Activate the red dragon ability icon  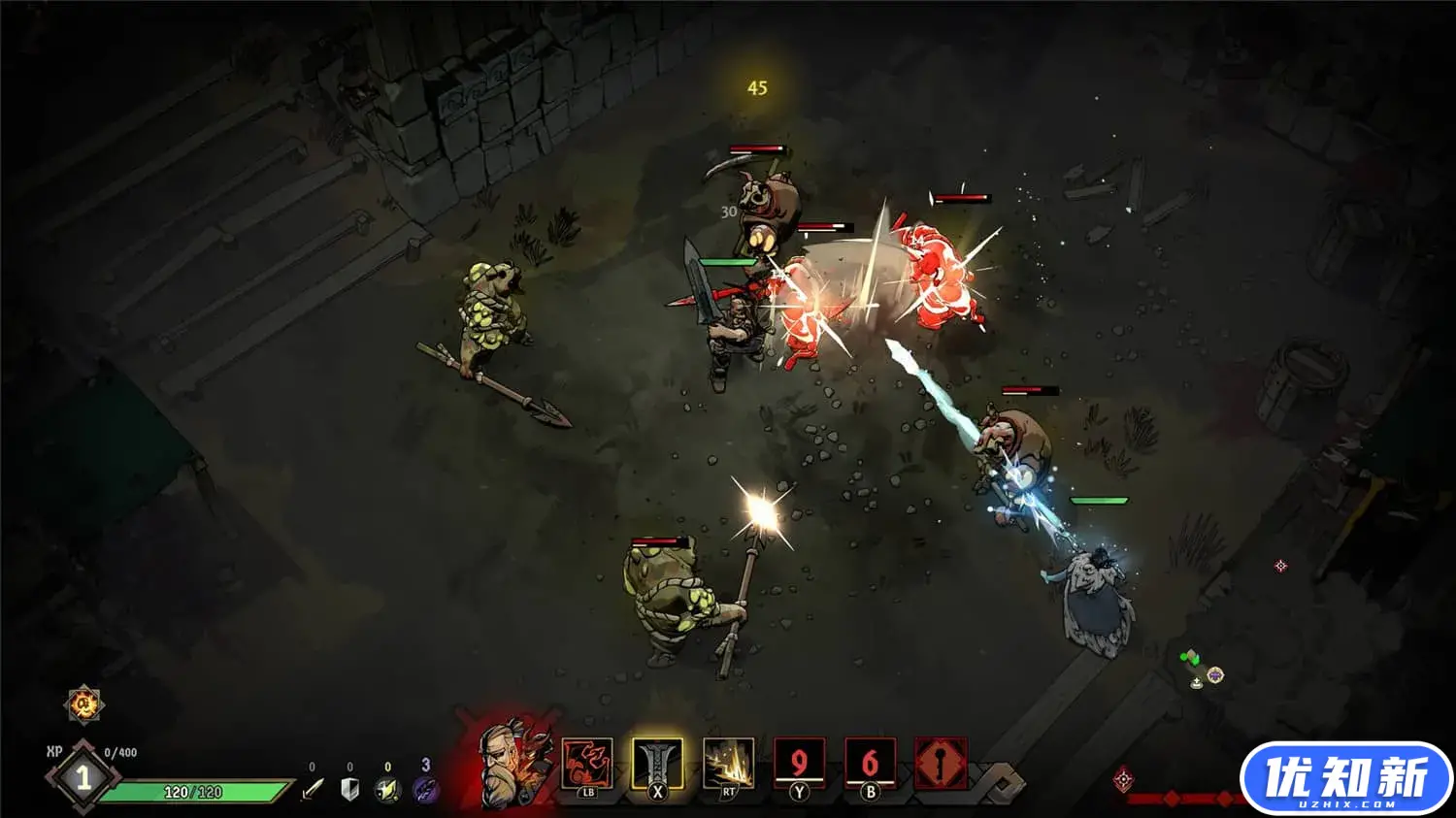[587, 764]
